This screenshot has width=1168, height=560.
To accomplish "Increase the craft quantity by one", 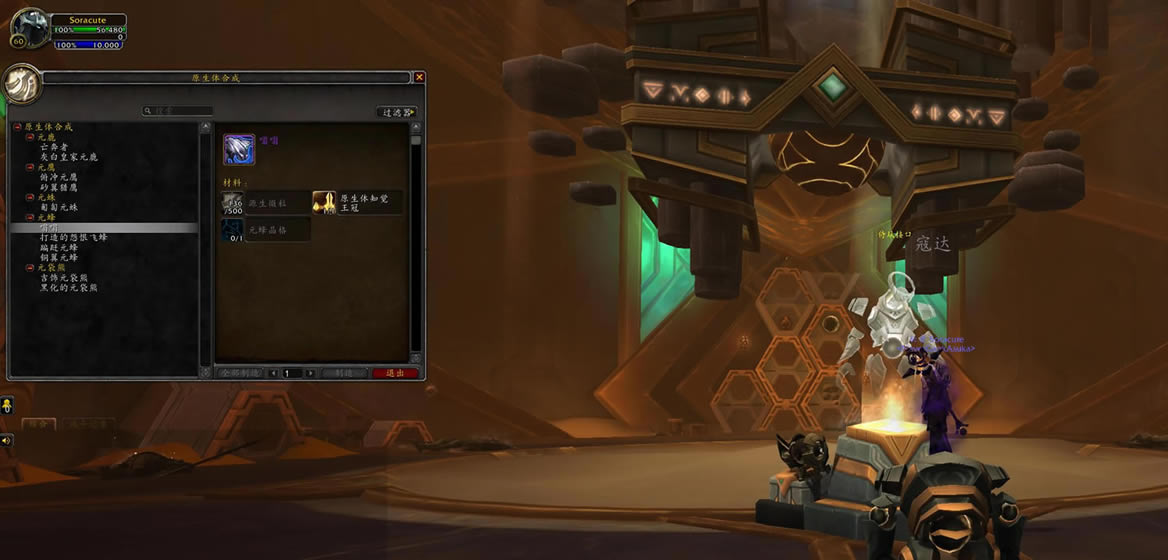I will (310, 373).
